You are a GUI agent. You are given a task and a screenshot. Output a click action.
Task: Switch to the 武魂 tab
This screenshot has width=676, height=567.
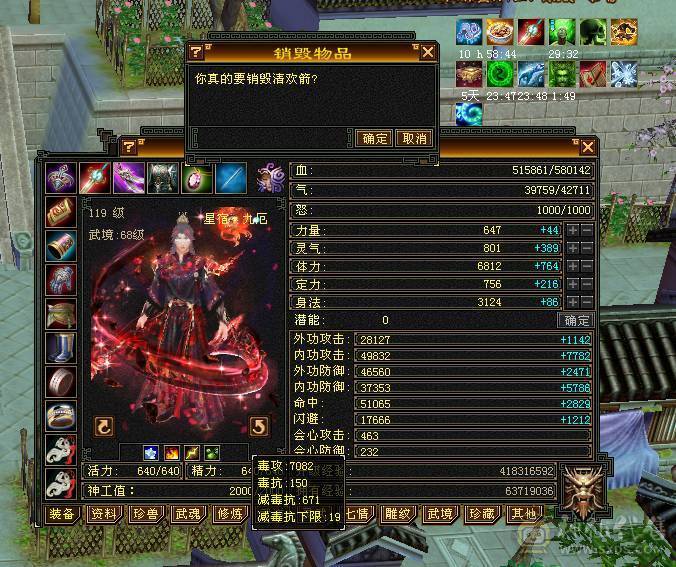[x=188, y=514]
